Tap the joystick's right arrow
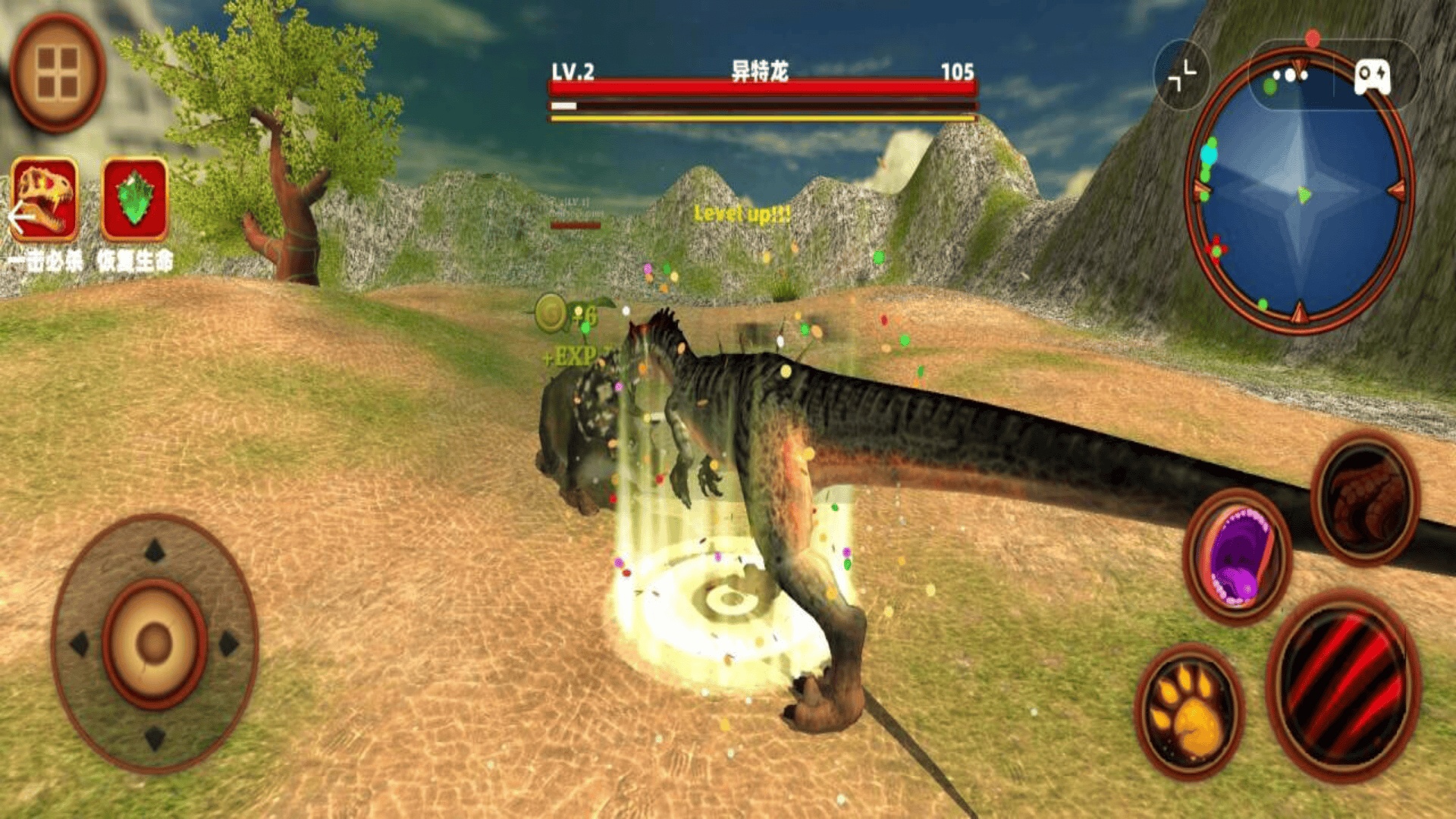This screenshot has width=1456, height=819. pyautogui.click(x=228, y=644)
